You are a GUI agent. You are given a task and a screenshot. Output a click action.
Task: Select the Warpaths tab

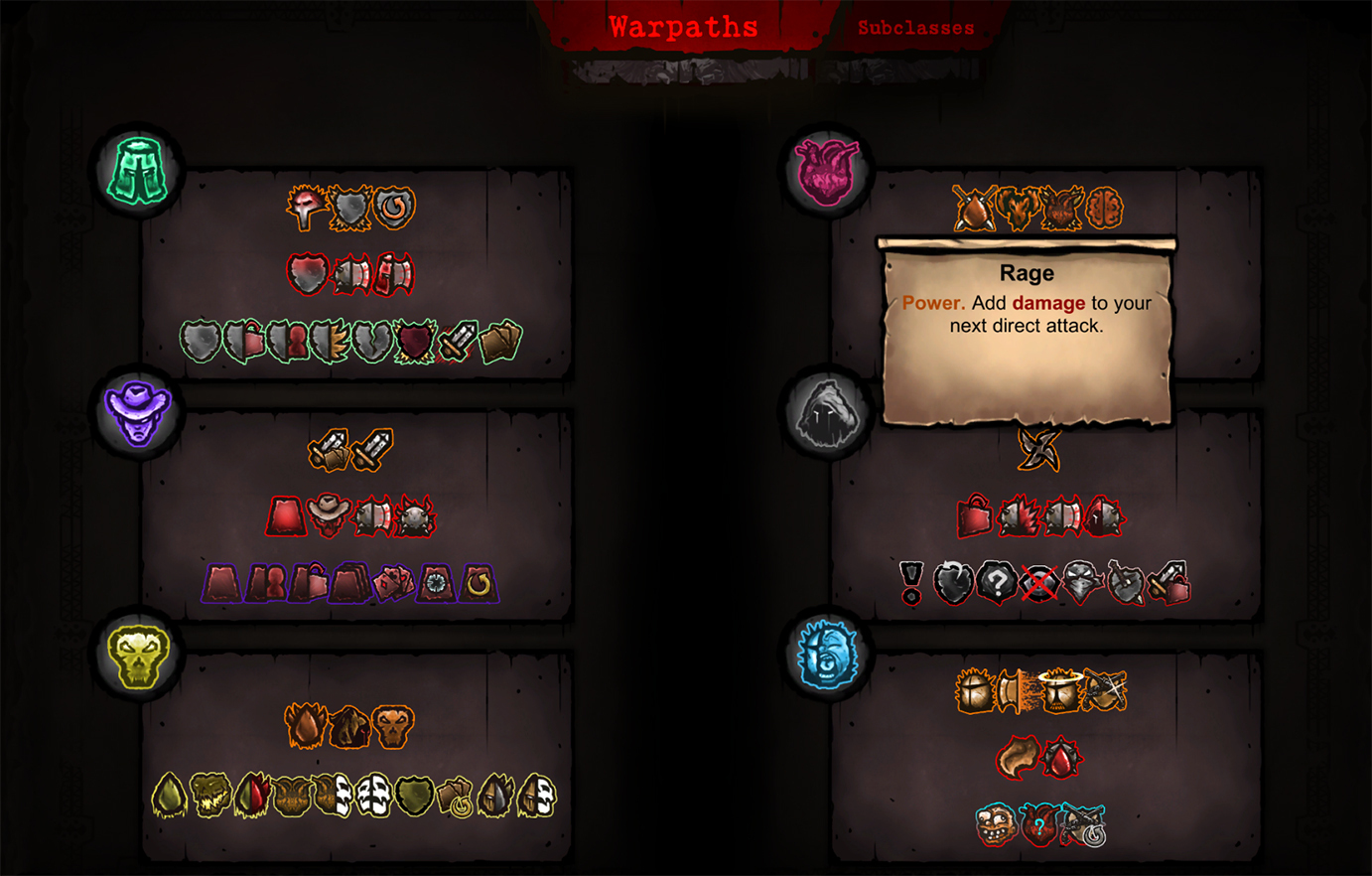[x=683, y=28]
